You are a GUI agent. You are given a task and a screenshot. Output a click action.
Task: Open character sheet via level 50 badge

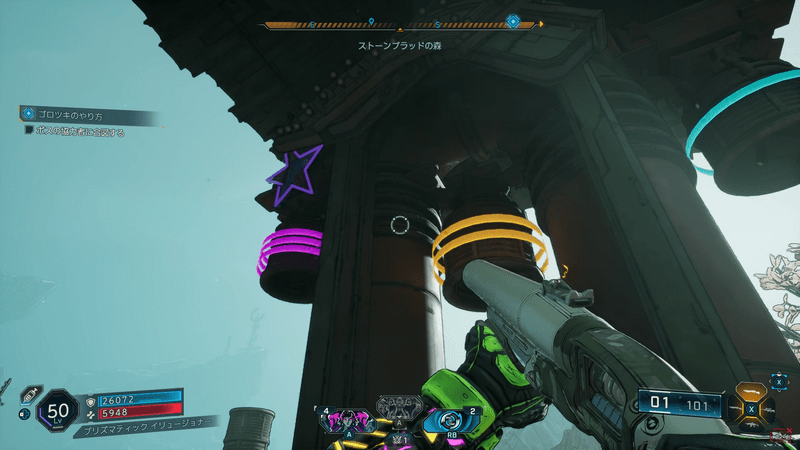click(x=56, y=410)
